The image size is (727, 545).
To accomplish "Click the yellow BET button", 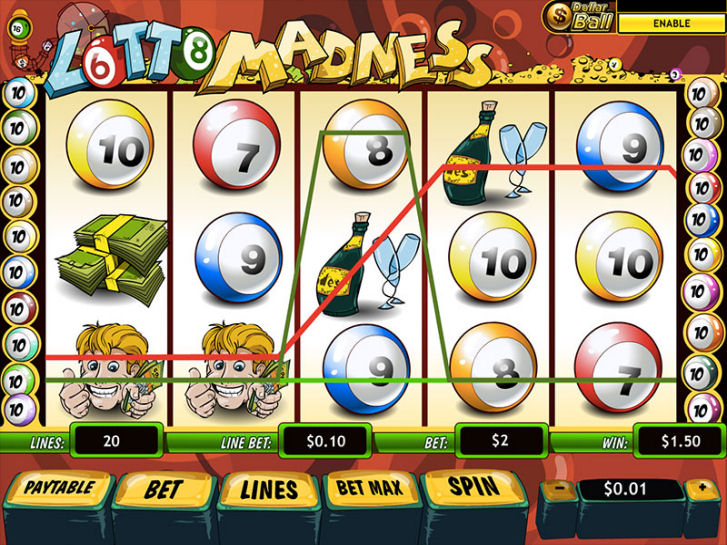I will click(162, 490).
